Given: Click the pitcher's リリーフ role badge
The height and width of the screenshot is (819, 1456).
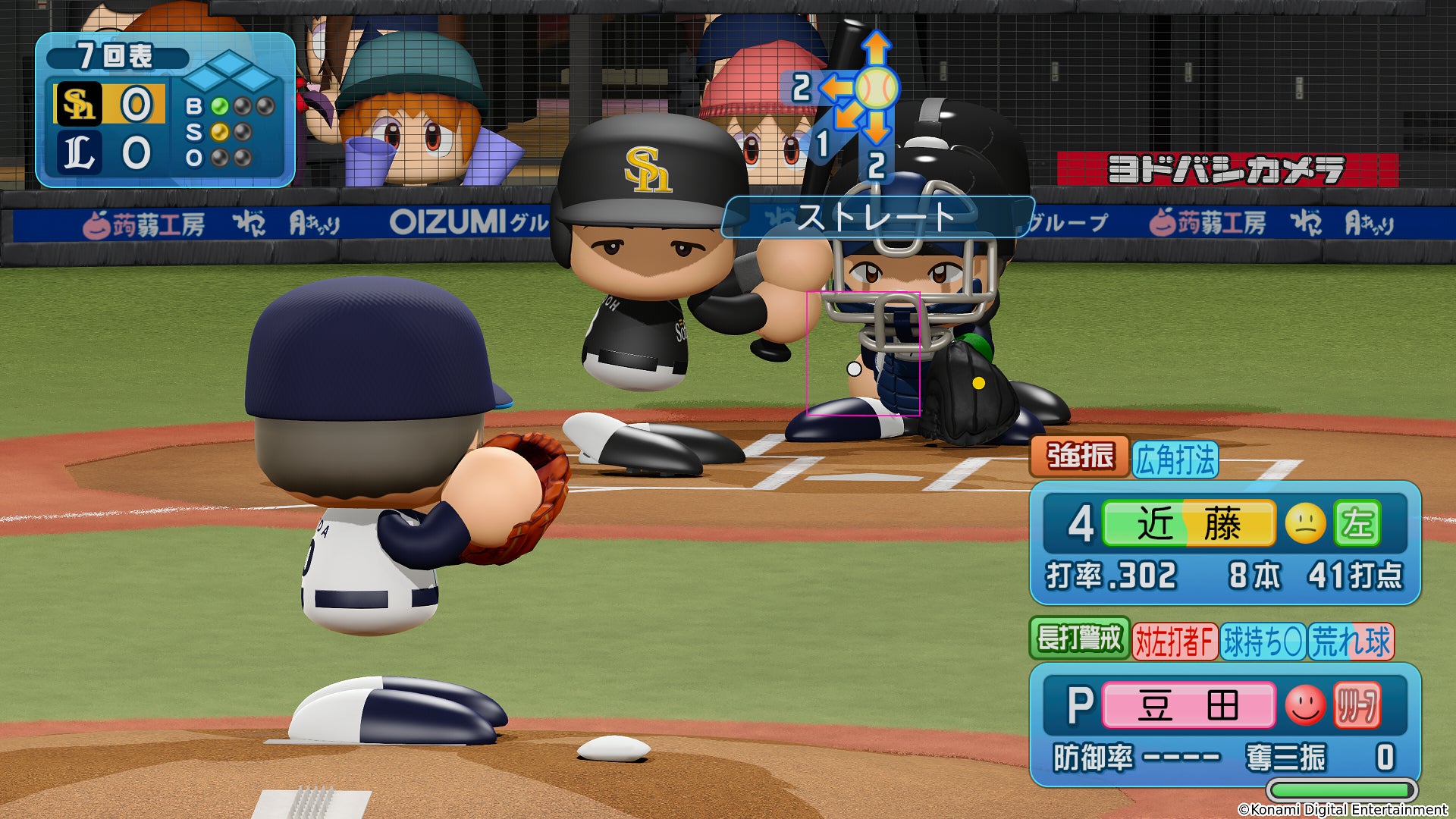Looking at the screenshot, I should [1357, 705].
